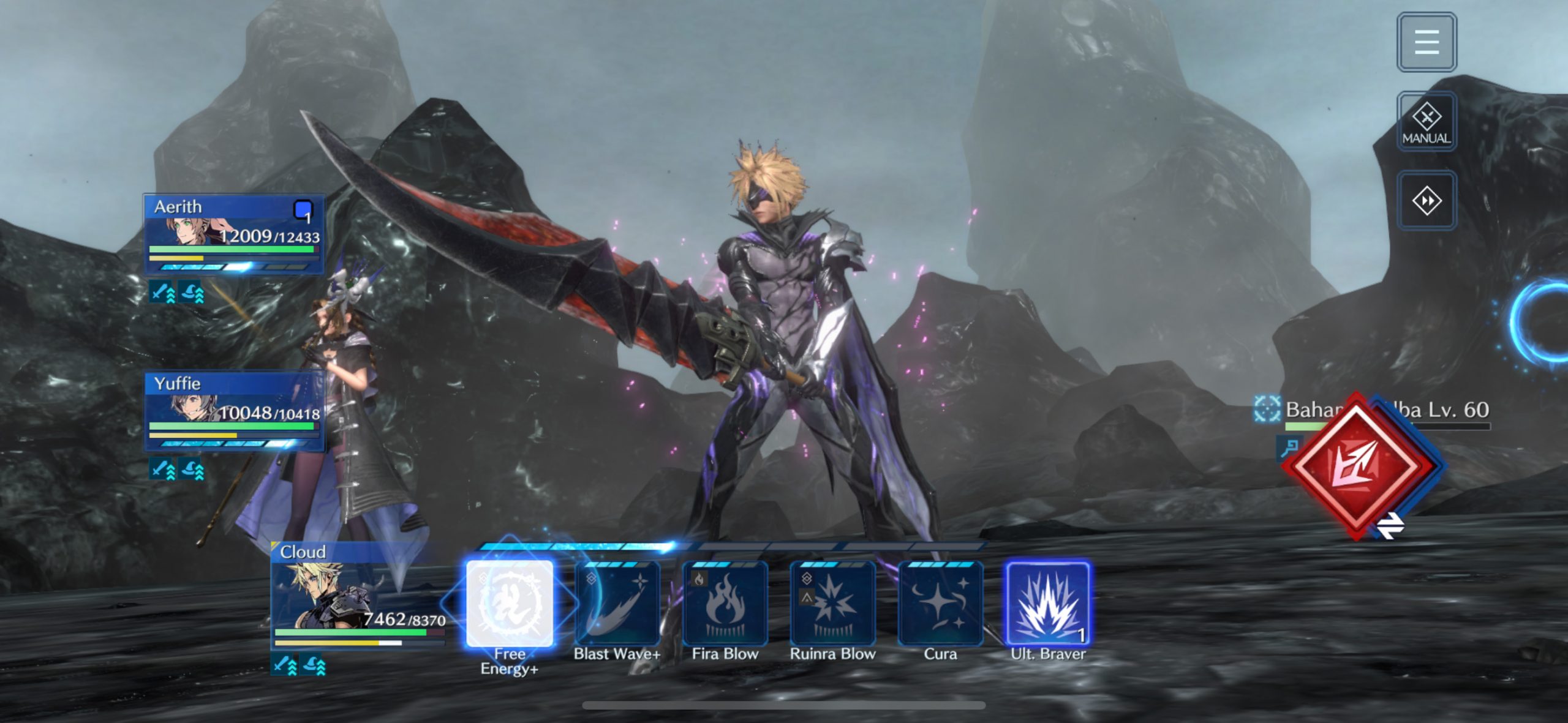The width and height of the screenshot is (1568, 723).
Task: Select the Ruinra Blow ability
Action: click(x=832, y=604)
